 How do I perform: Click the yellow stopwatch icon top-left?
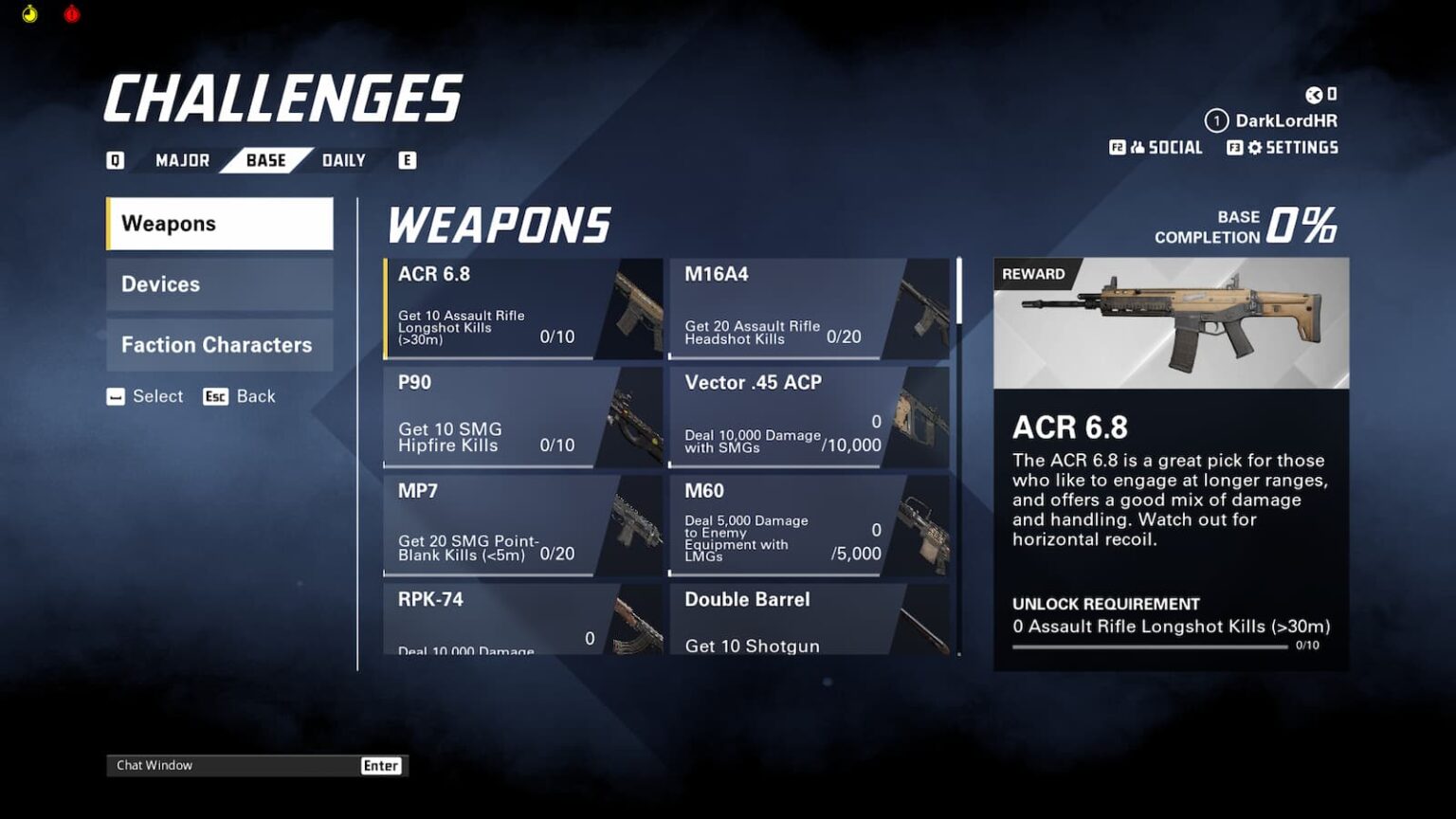(x=27, y=14)
